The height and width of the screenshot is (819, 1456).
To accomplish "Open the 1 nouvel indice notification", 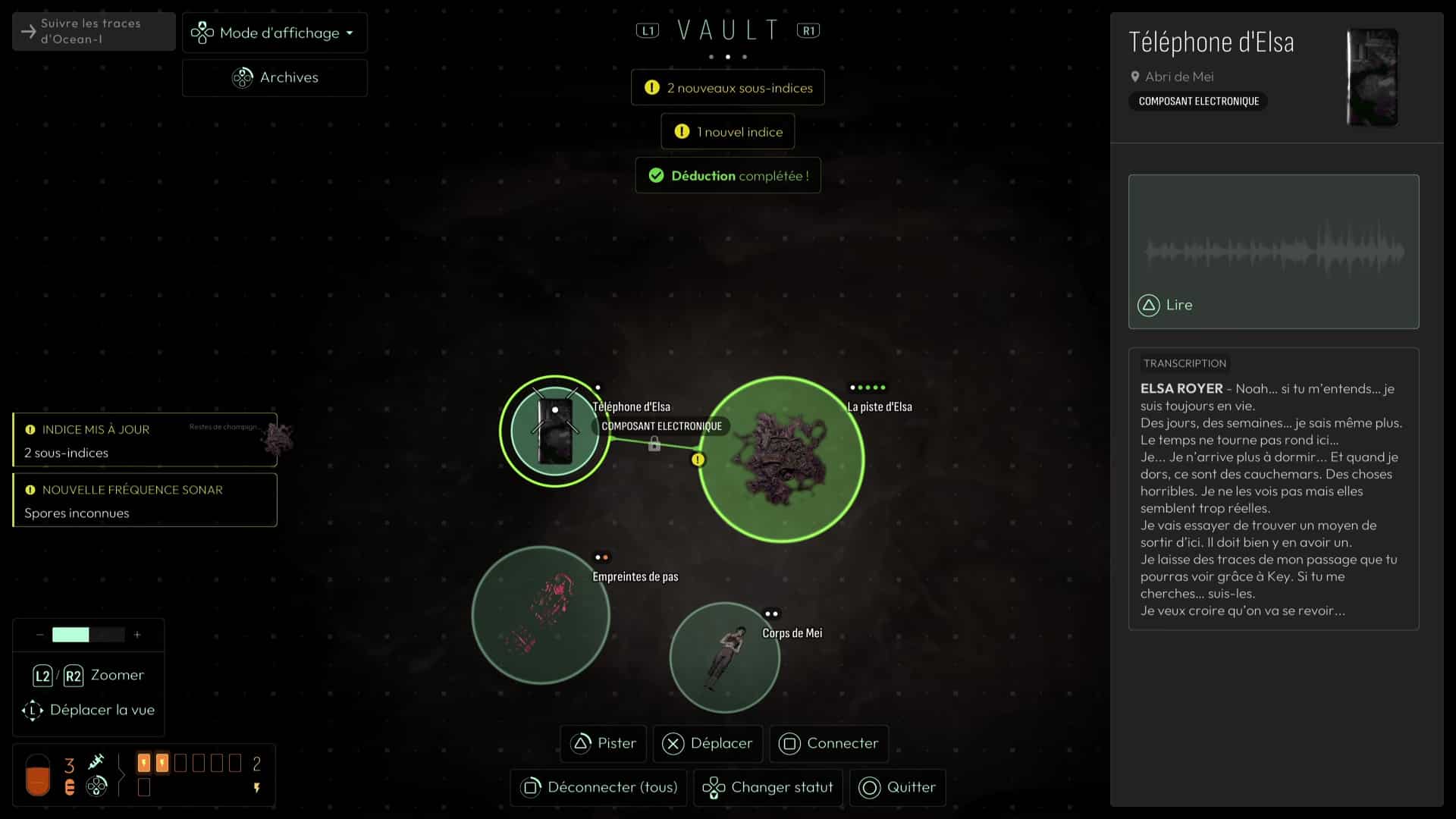I will coord(728,132).
